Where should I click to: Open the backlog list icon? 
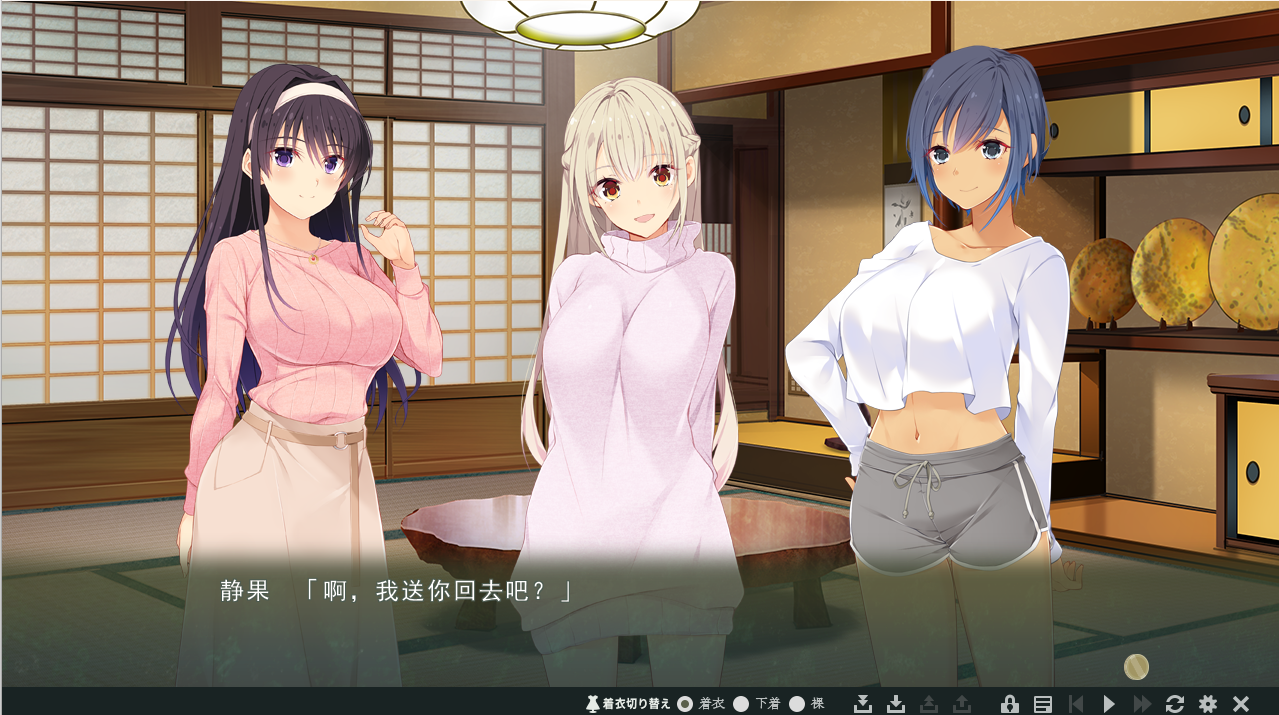1042,704
